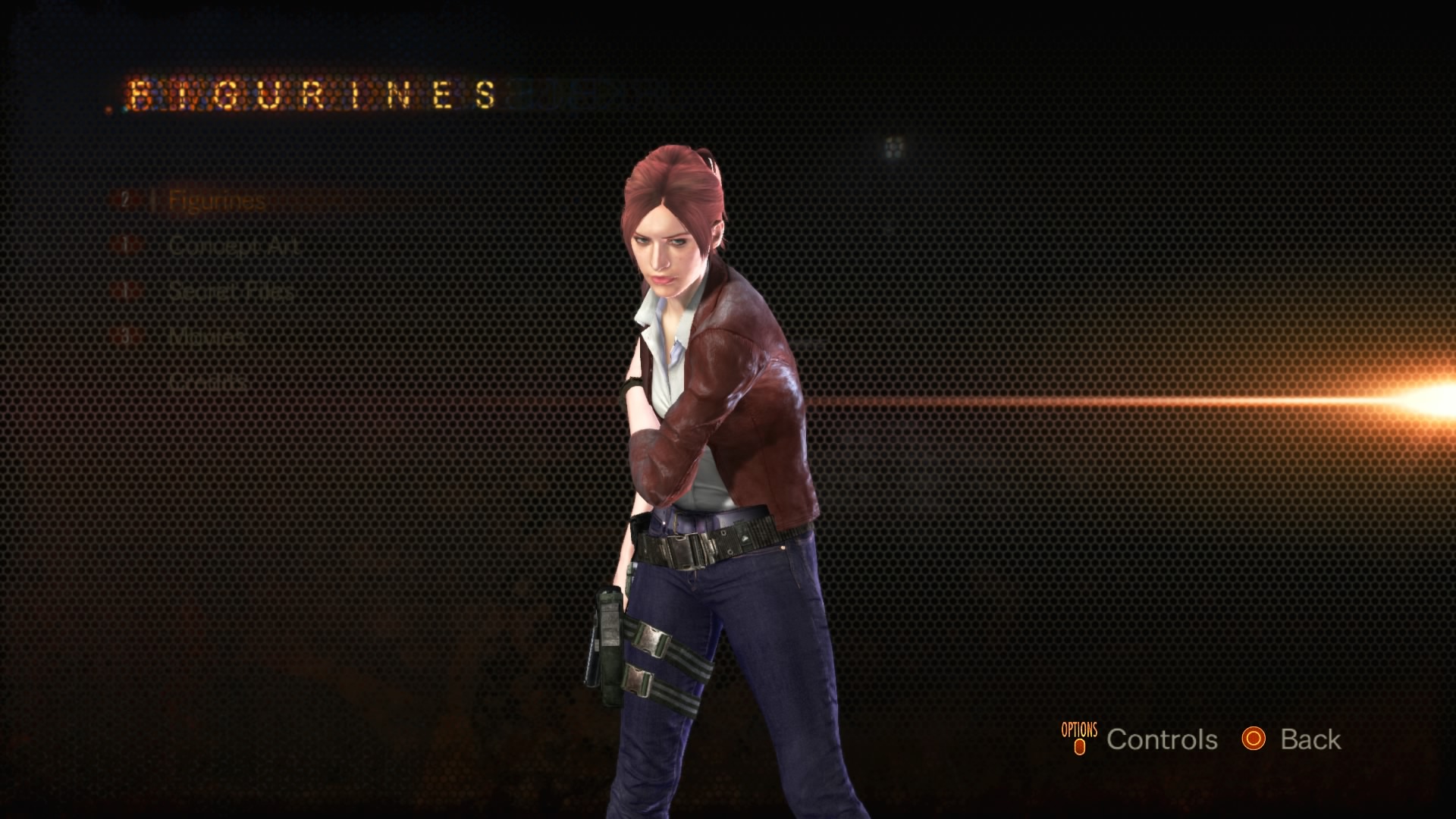Choose the Secret Files entry
The height and width of the screenshot is (819, 1456).
[231, 291]
